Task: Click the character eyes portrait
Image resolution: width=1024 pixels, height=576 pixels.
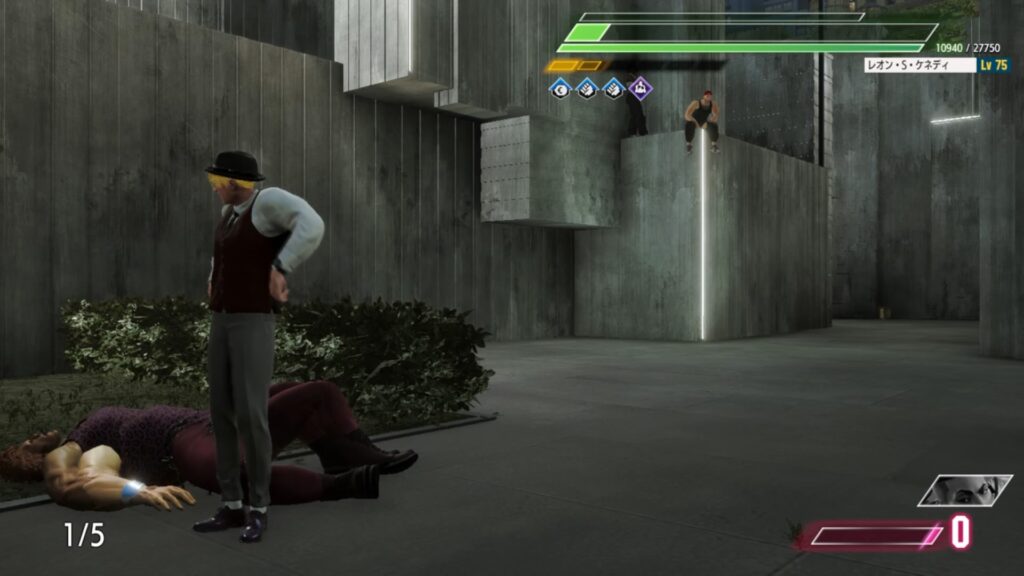Action: [965, 490]
